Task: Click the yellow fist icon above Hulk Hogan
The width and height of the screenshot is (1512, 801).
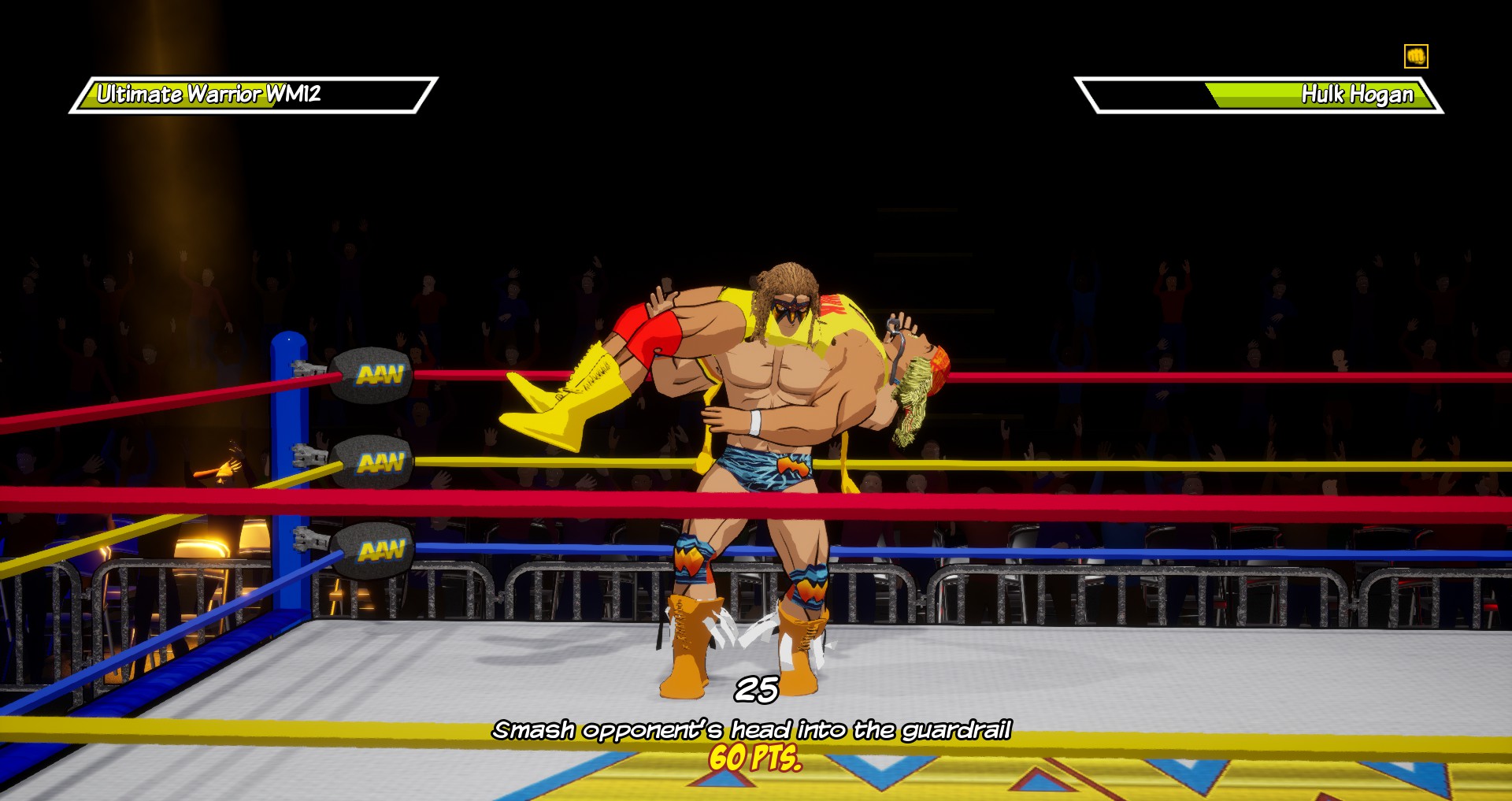Action: [1415, 56]
